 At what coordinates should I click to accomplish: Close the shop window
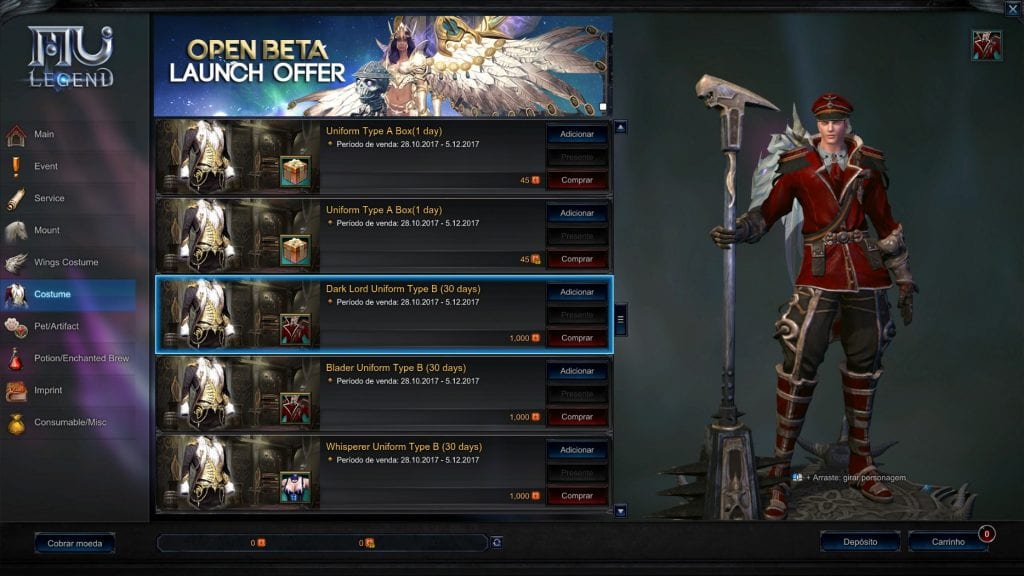1012,10
